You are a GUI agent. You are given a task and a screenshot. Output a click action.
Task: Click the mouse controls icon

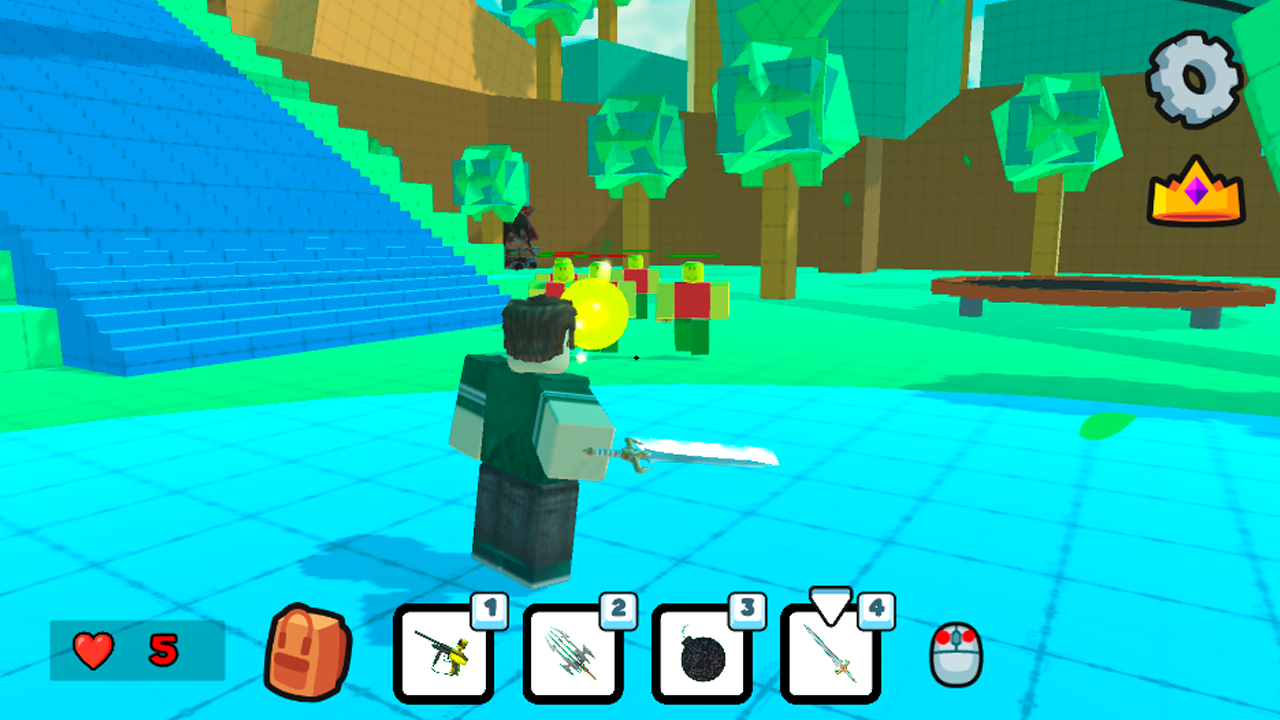(957, 651)
